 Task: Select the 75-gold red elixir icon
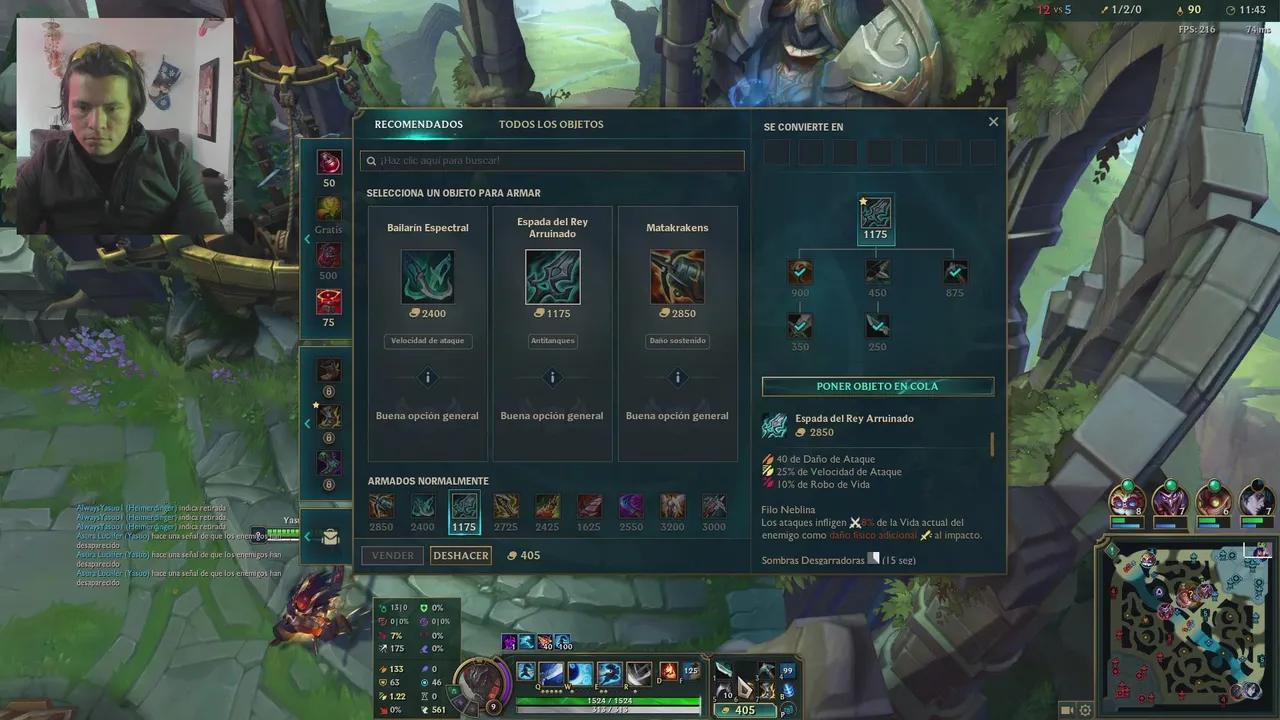329,301
